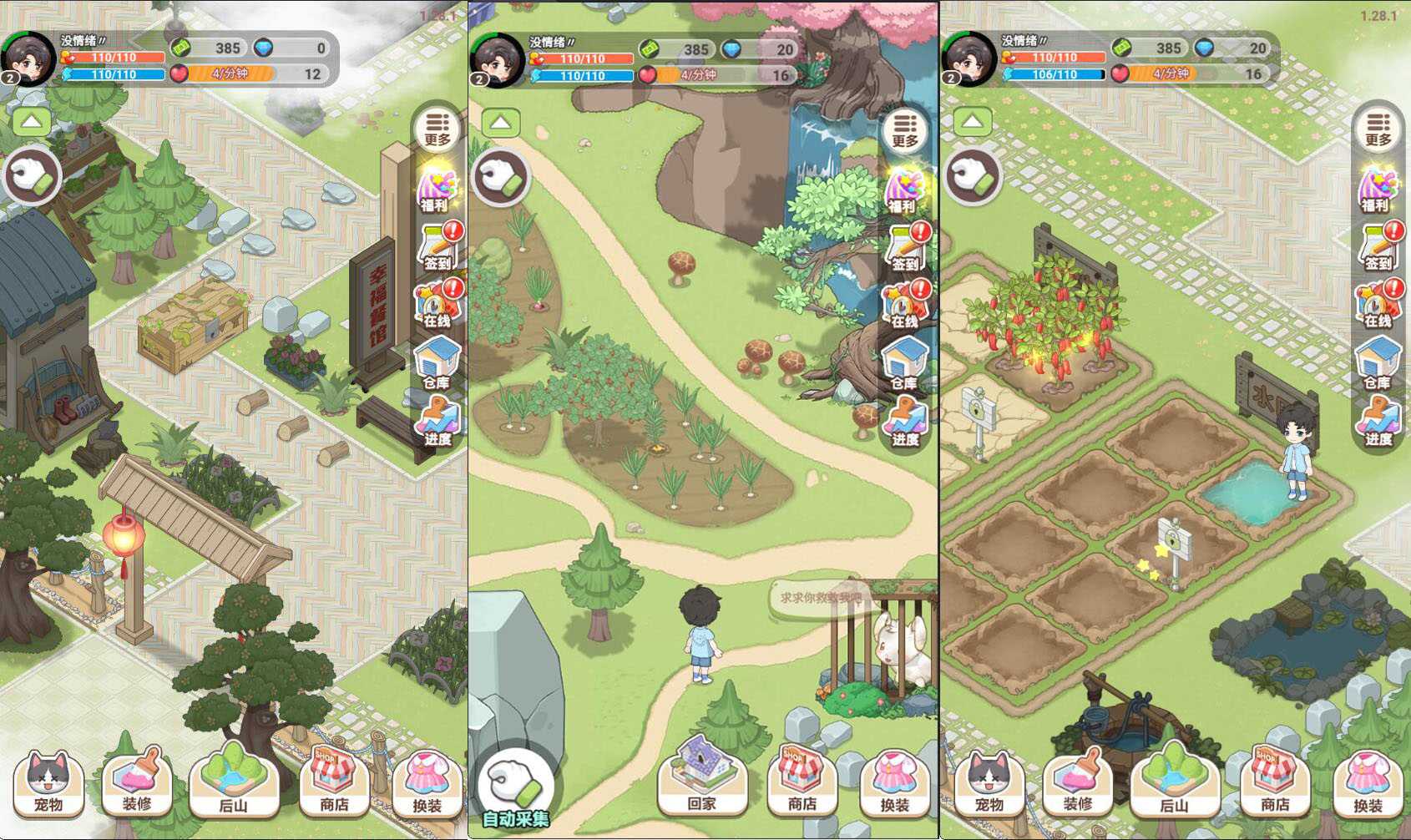
Task: Open 仓库 warehouse on the farm field screen
Action: point(1377,364)
